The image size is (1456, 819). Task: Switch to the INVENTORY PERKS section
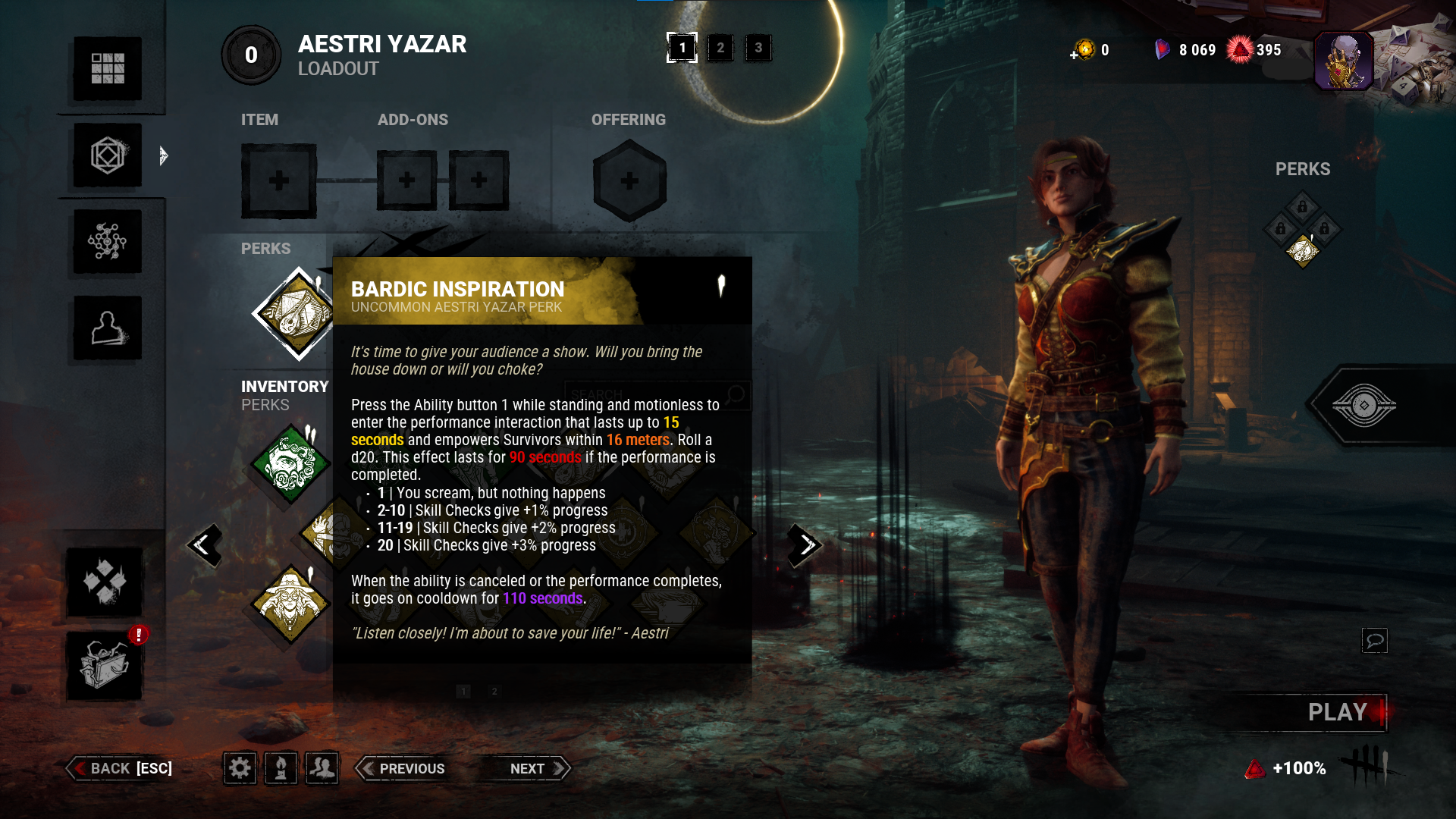pos(284,394)
